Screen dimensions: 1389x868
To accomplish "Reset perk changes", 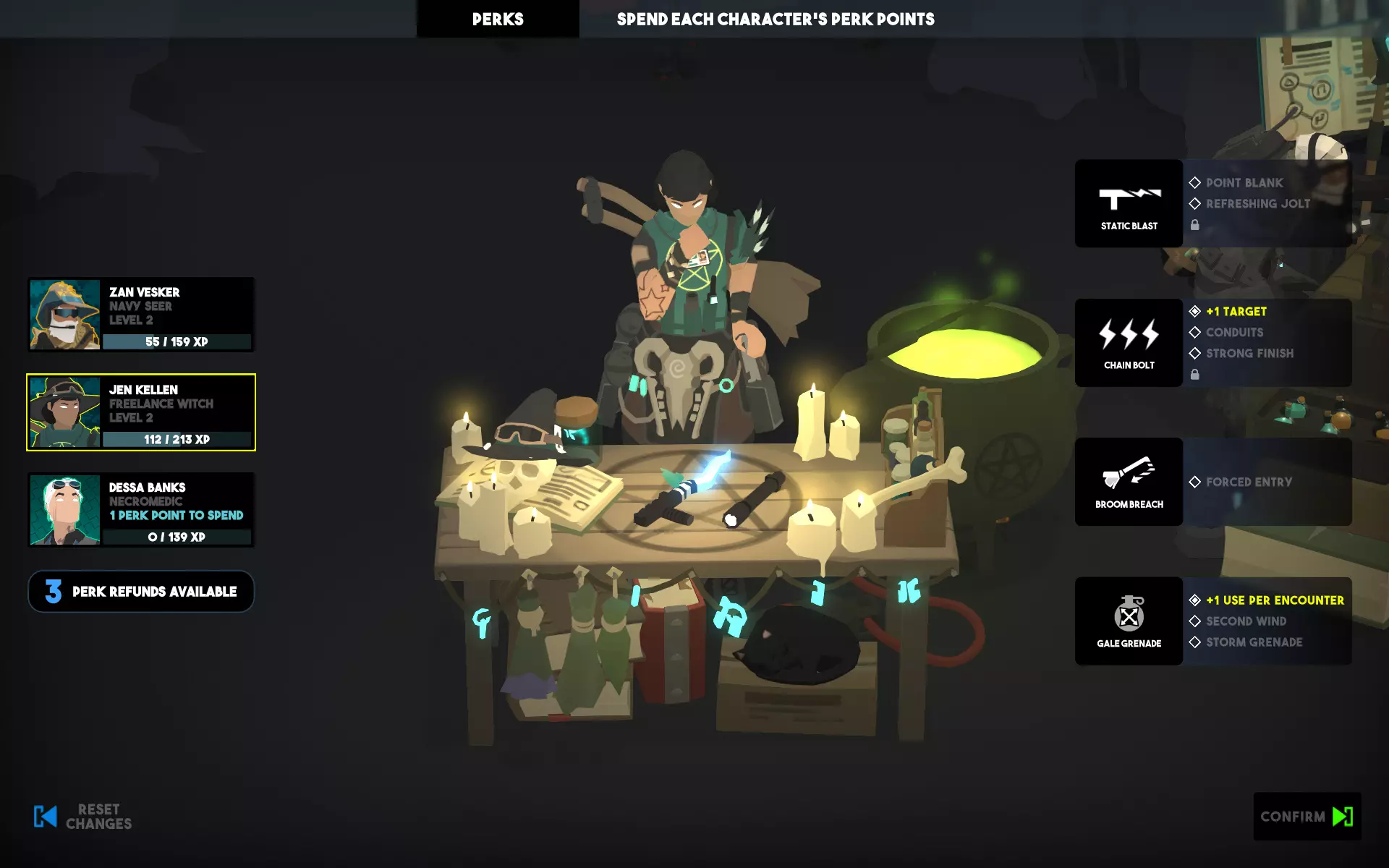I will click(x=83, y=817).
